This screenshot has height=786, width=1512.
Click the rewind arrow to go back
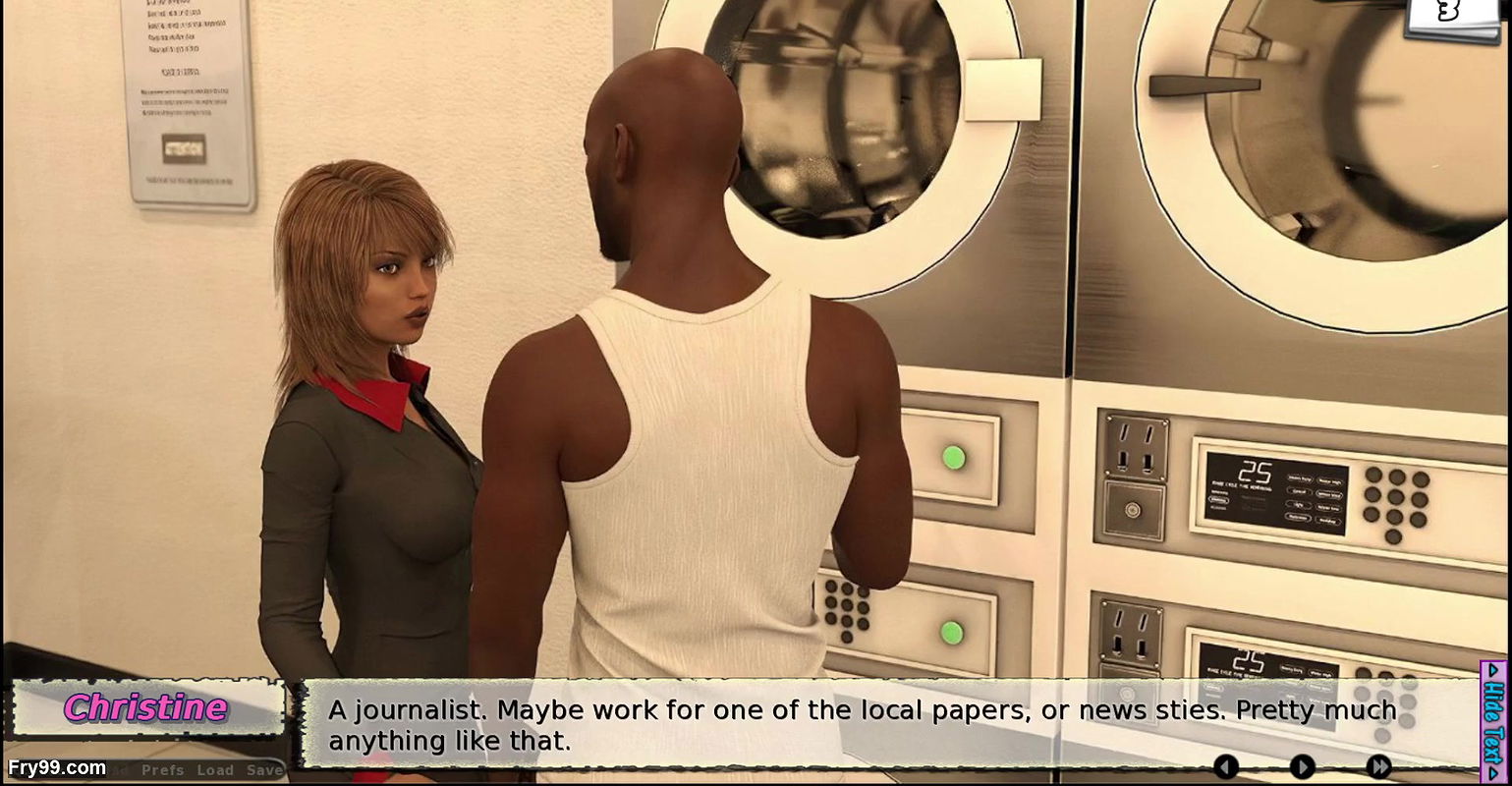[1226, 766]
